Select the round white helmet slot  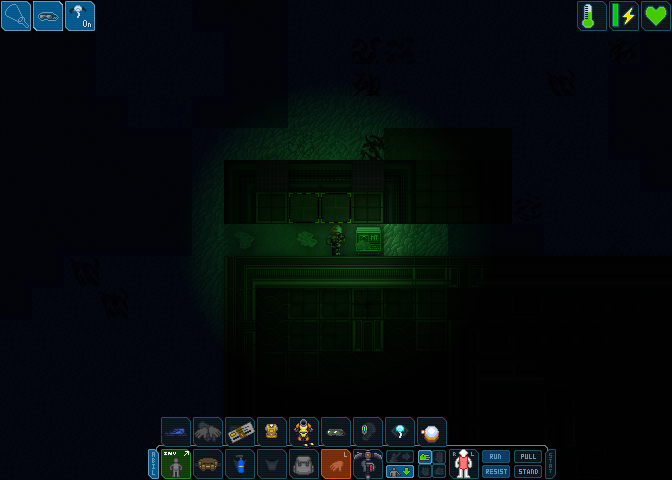click(432, 432)
